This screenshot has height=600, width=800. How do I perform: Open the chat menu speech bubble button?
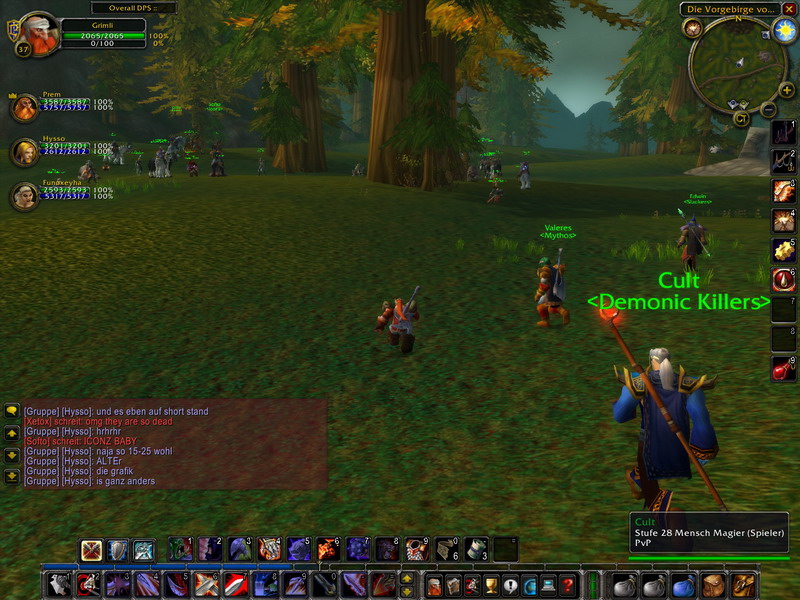click(x=12, y=410)
